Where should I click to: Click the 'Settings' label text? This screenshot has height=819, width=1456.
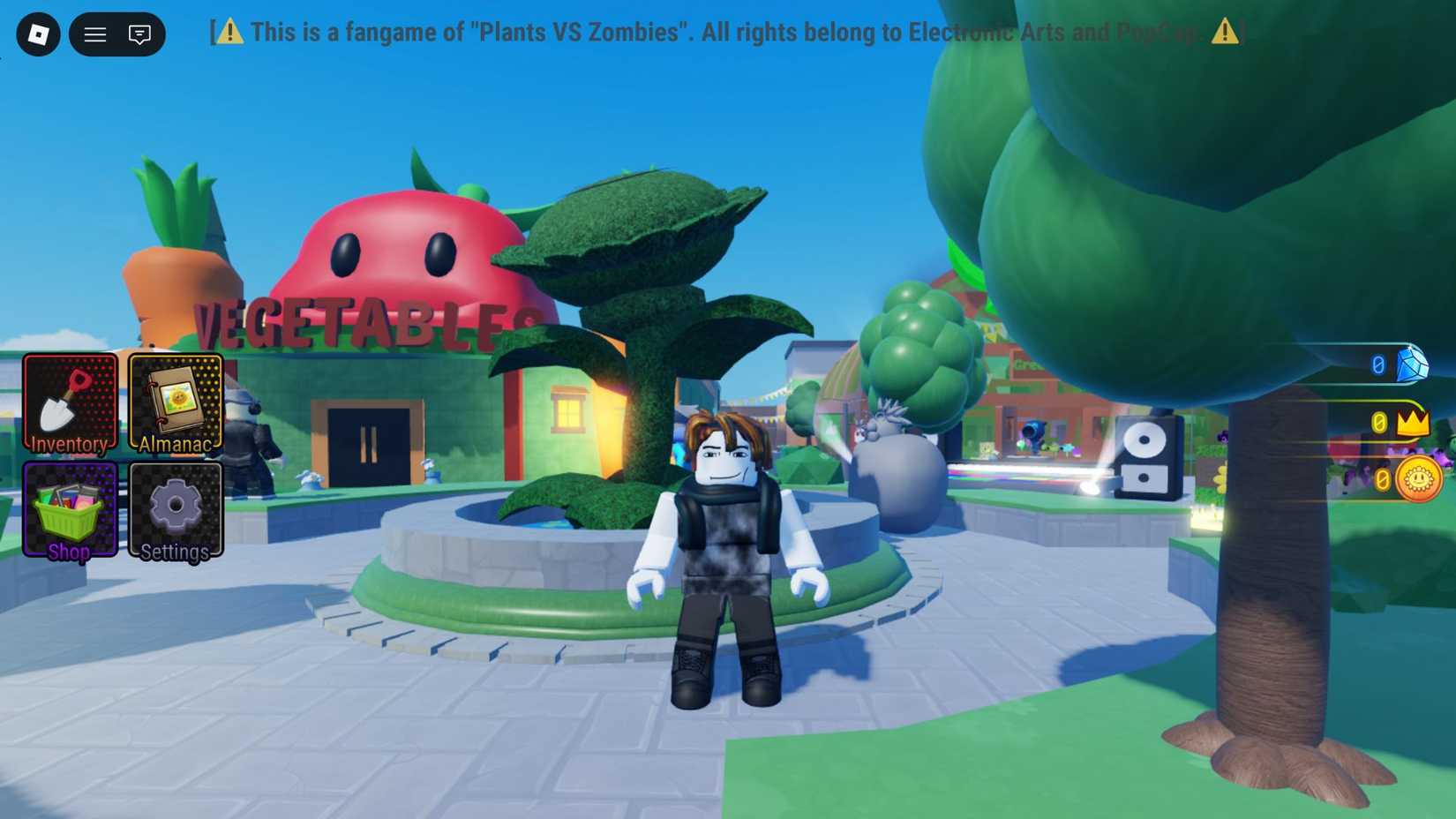174,552
